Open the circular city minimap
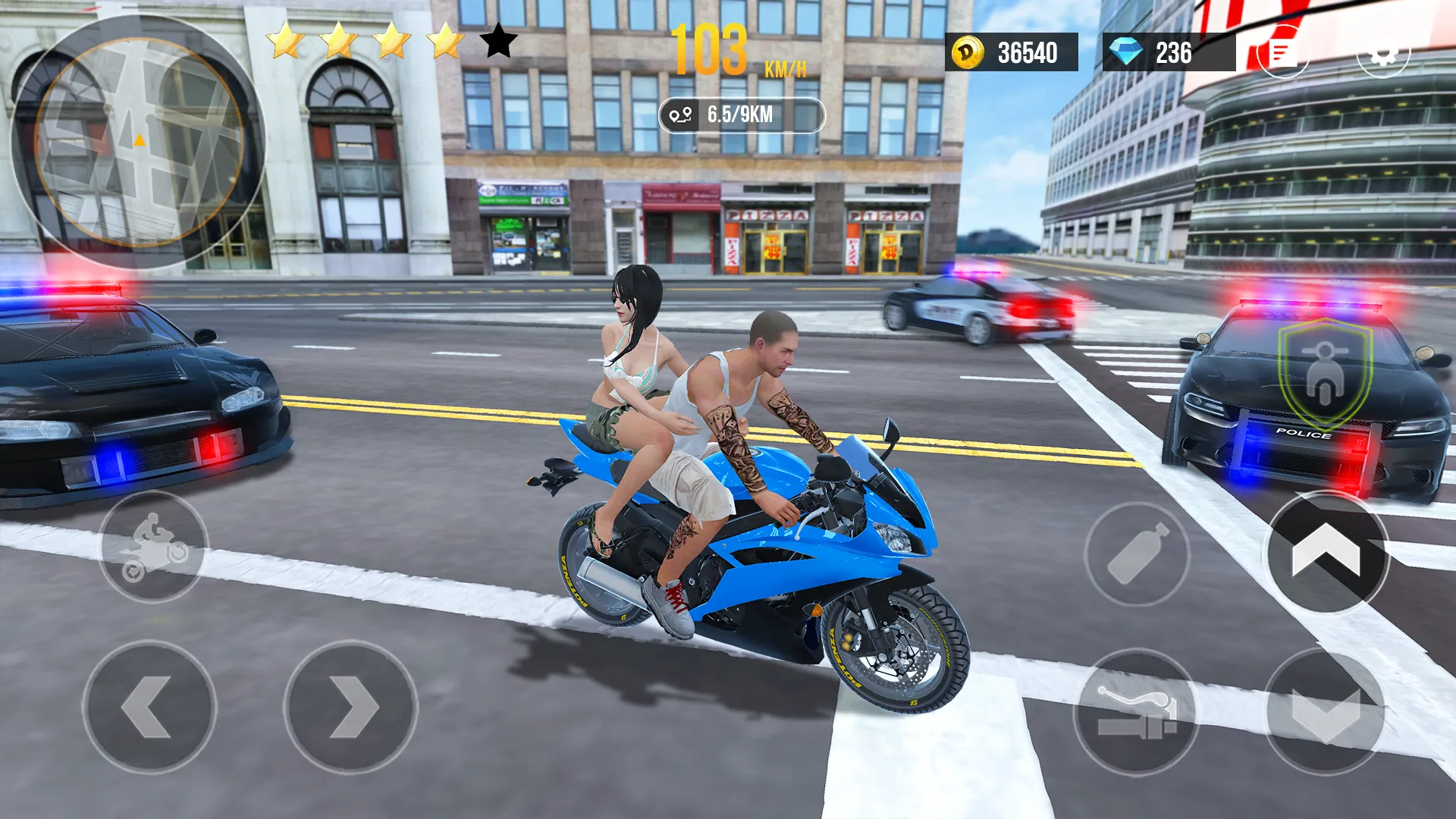The image size is (1456, 819). (x=138, y=142)
